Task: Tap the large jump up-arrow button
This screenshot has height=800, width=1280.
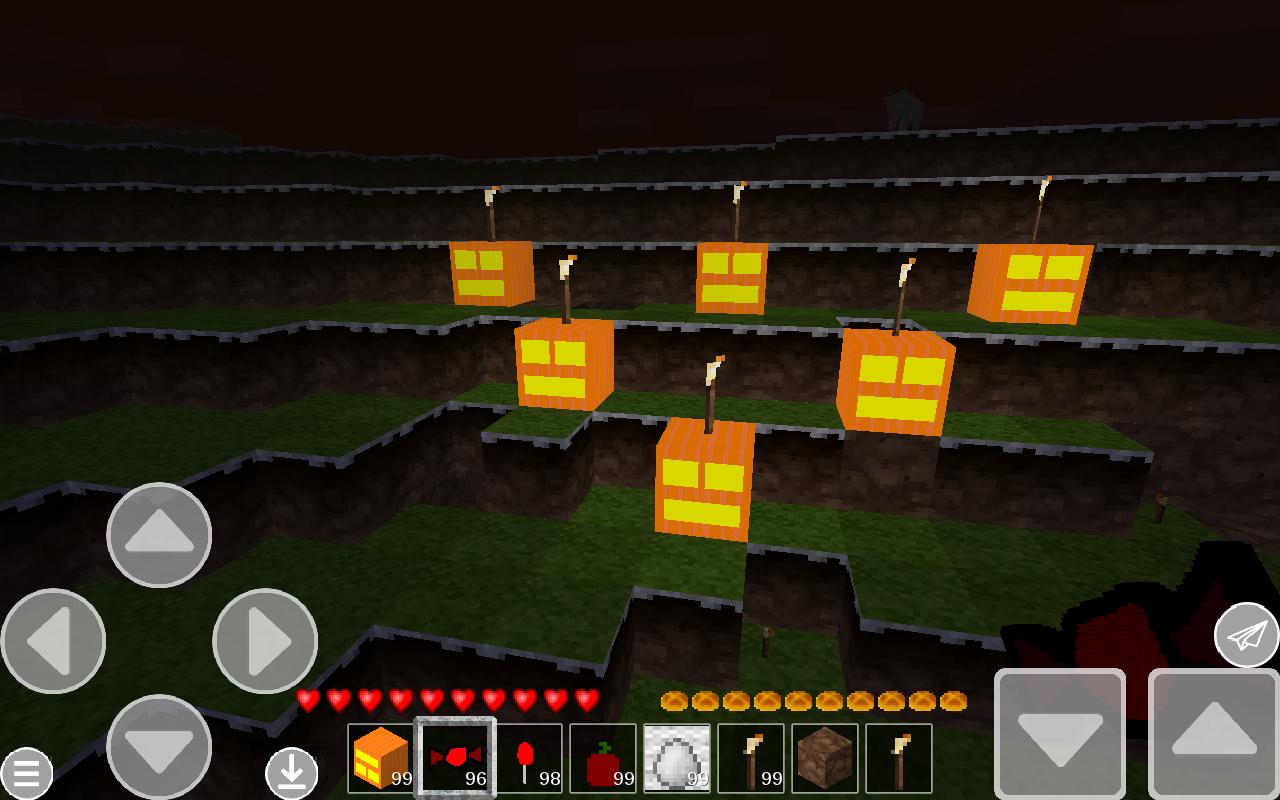Action: pos(1213,734)
